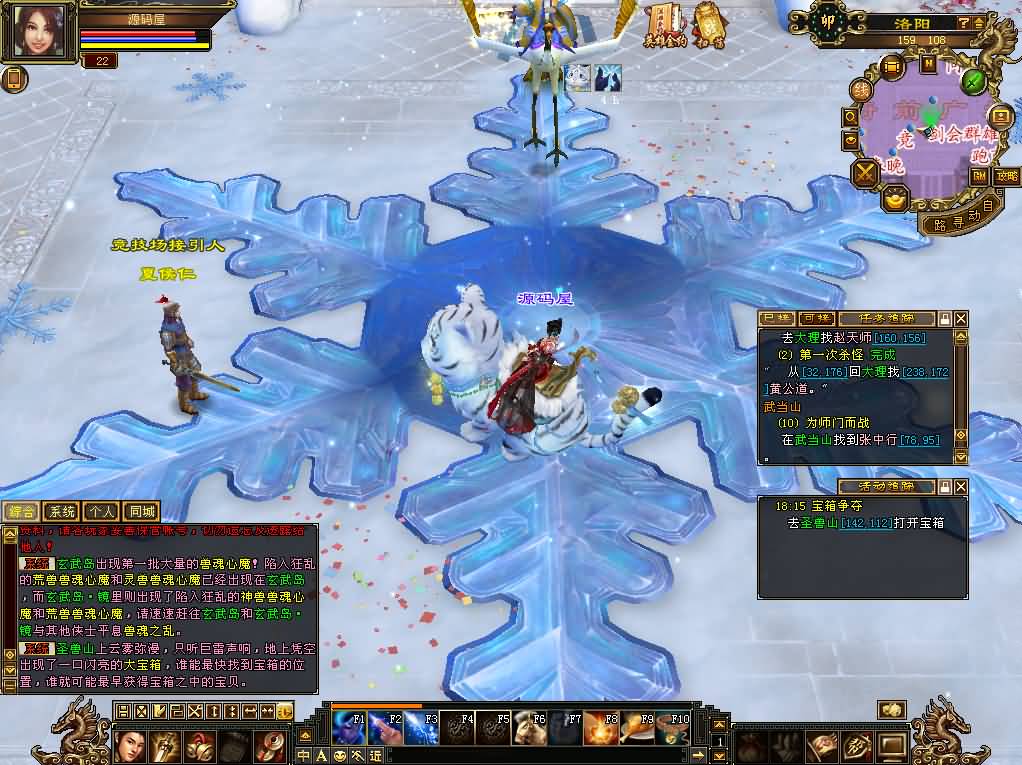Open the 个人 chat tab

click(101, 511)
